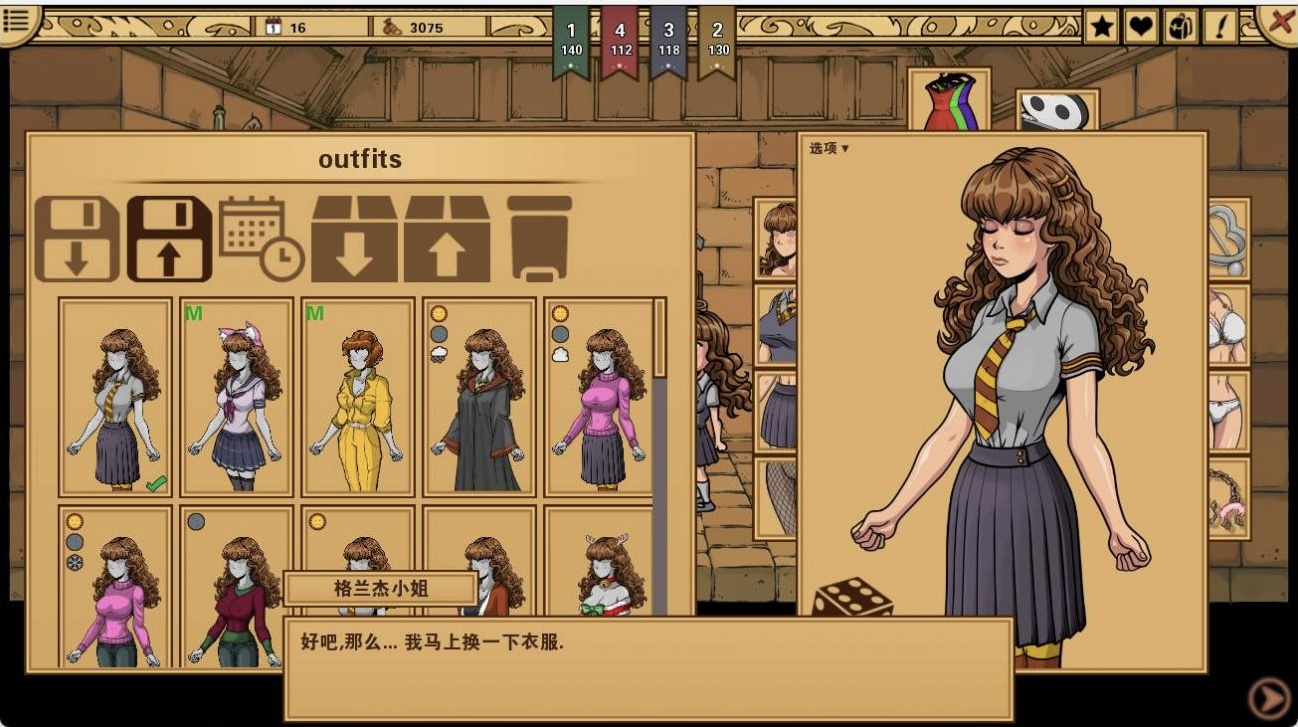Click the heart icon in top bar

point(1141,27)
